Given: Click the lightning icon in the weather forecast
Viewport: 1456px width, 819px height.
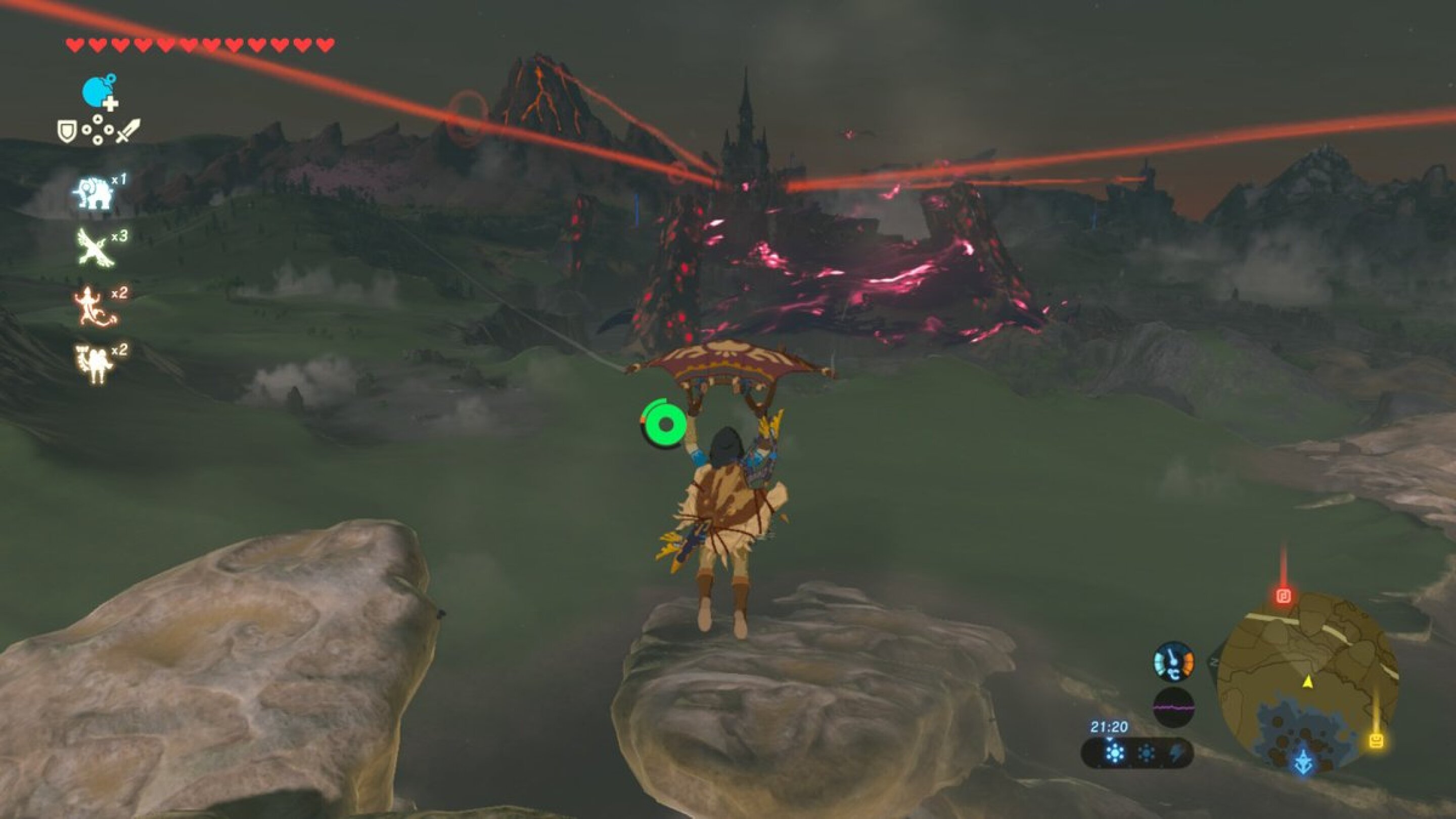Looking at the screenshot, I should coord(1177,754).
